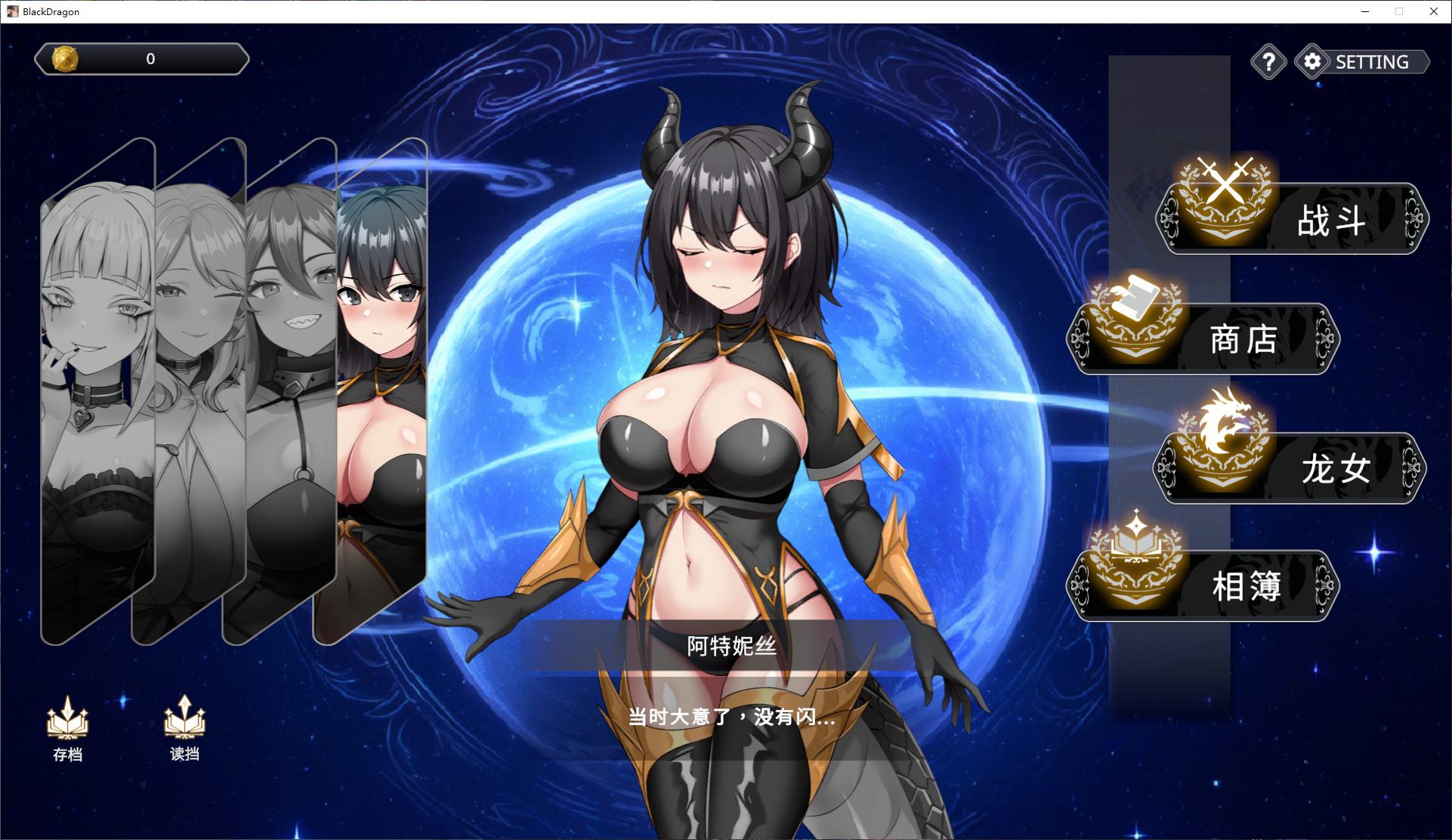This screenshot has height=840, width=1452.
Task: Open the SETTING gear menu
Action: [x=1312, y=62]
